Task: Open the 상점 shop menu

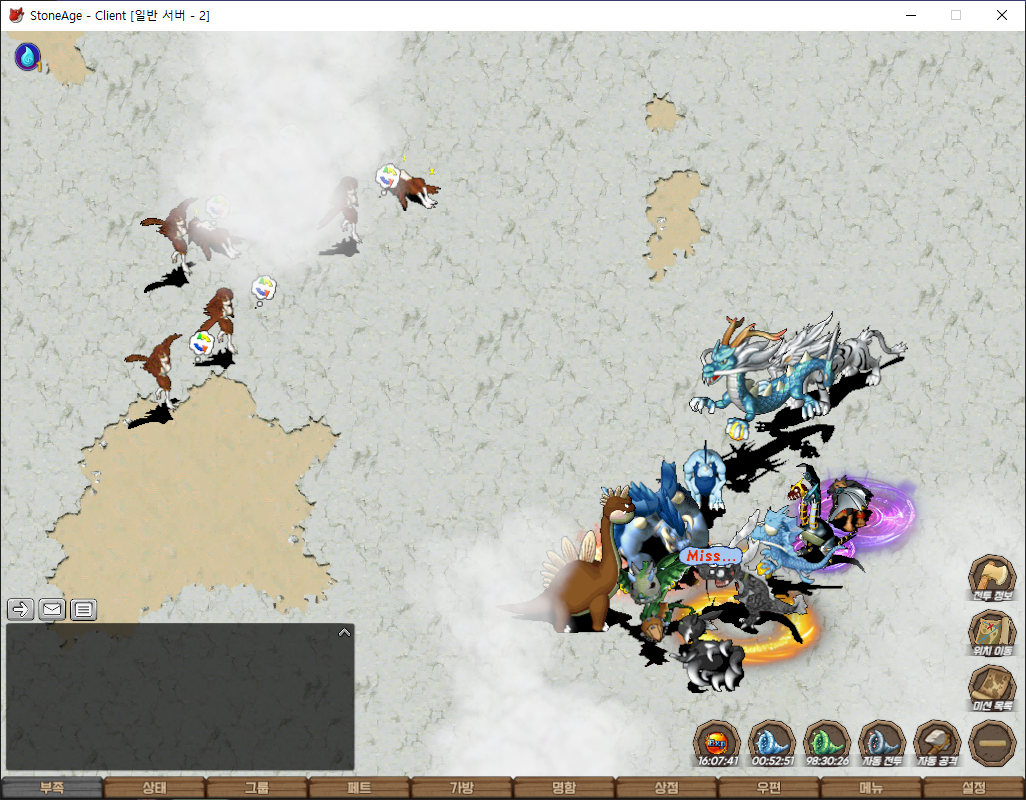Action: 666,788
